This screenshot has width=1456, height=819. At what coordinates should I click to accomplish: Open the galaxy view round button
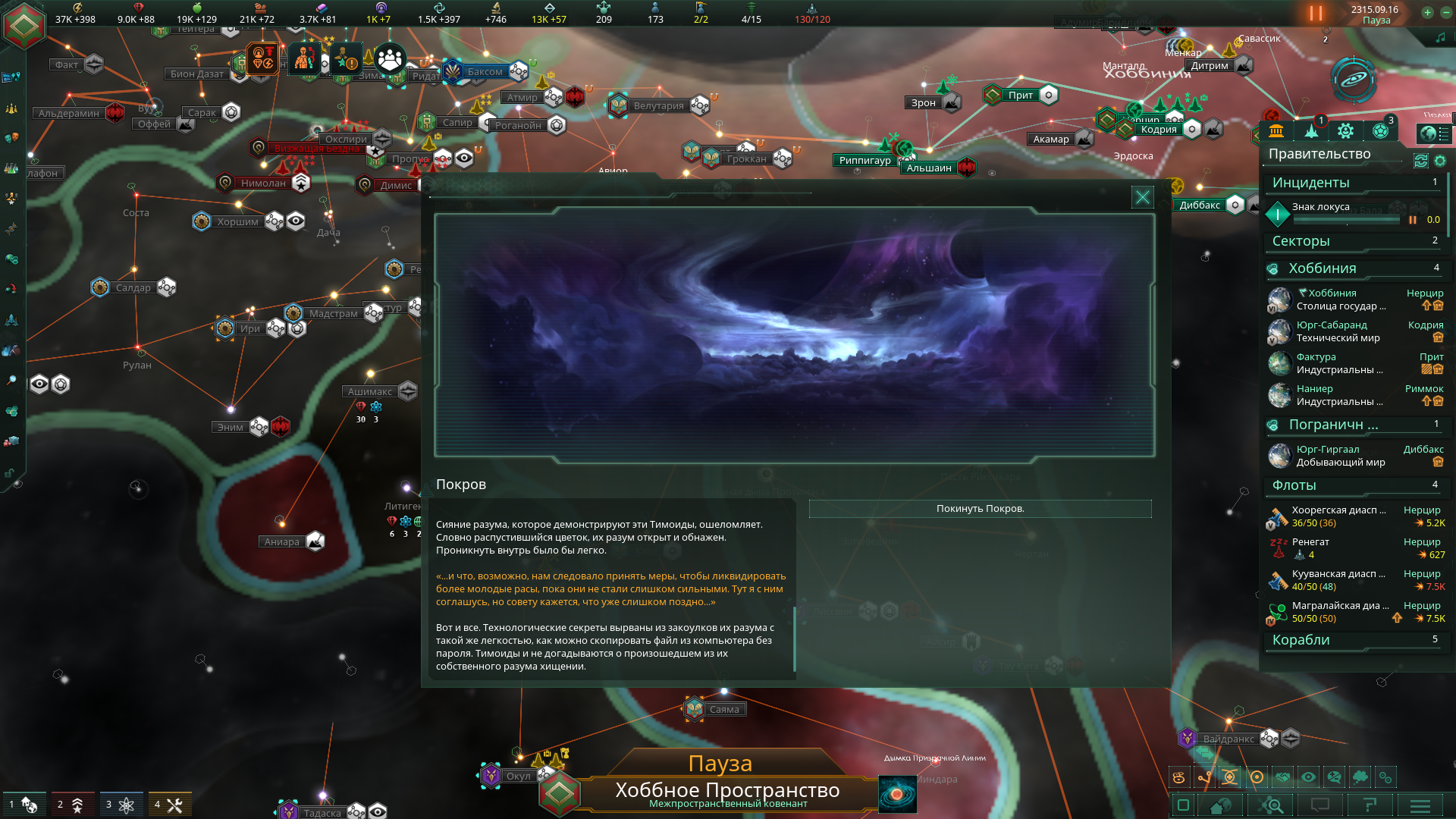click(1354, 80)
